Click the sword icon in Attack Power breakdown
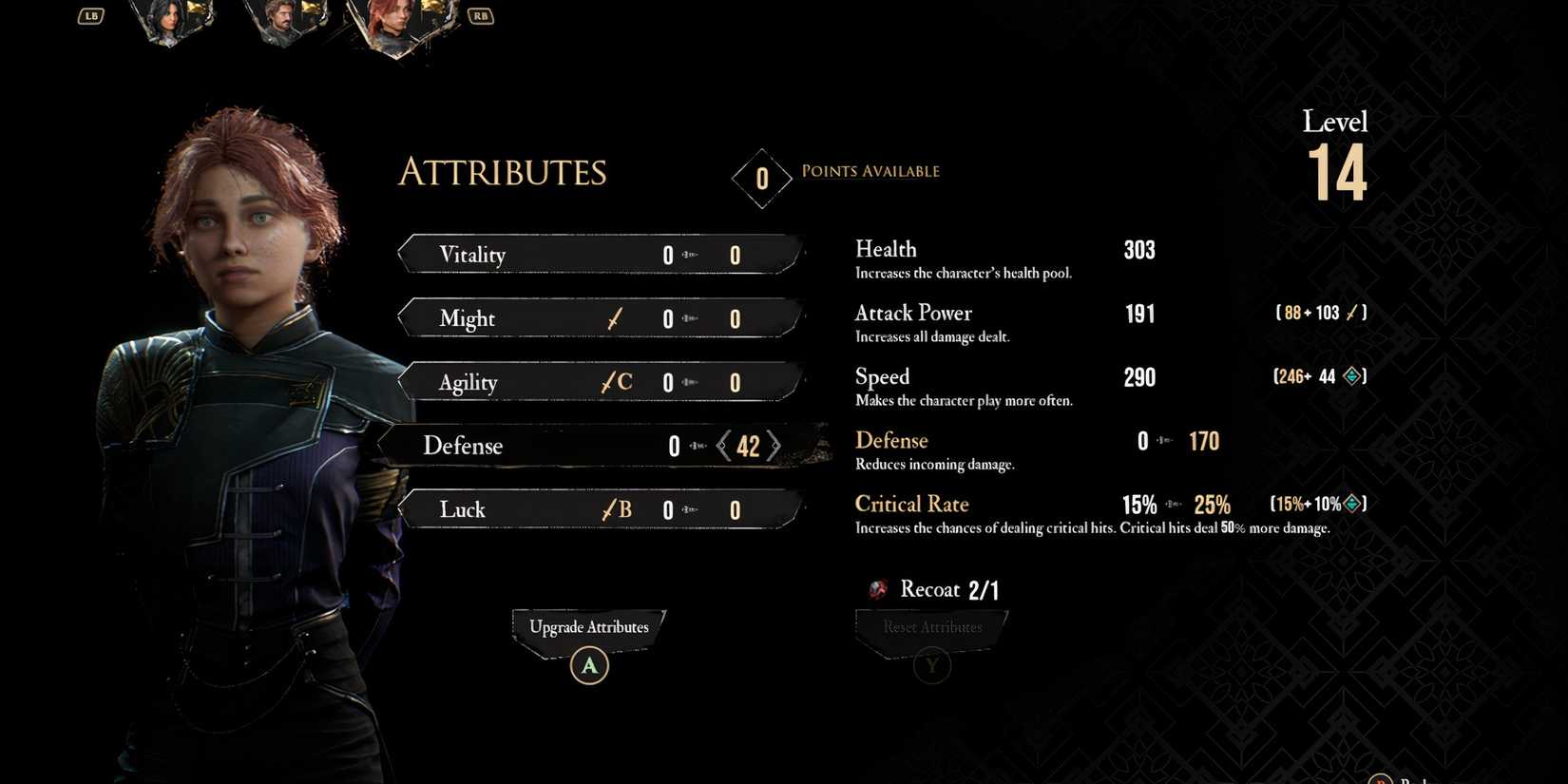The width and height of the screenshot is (1568, 784). click(1350, 312)
